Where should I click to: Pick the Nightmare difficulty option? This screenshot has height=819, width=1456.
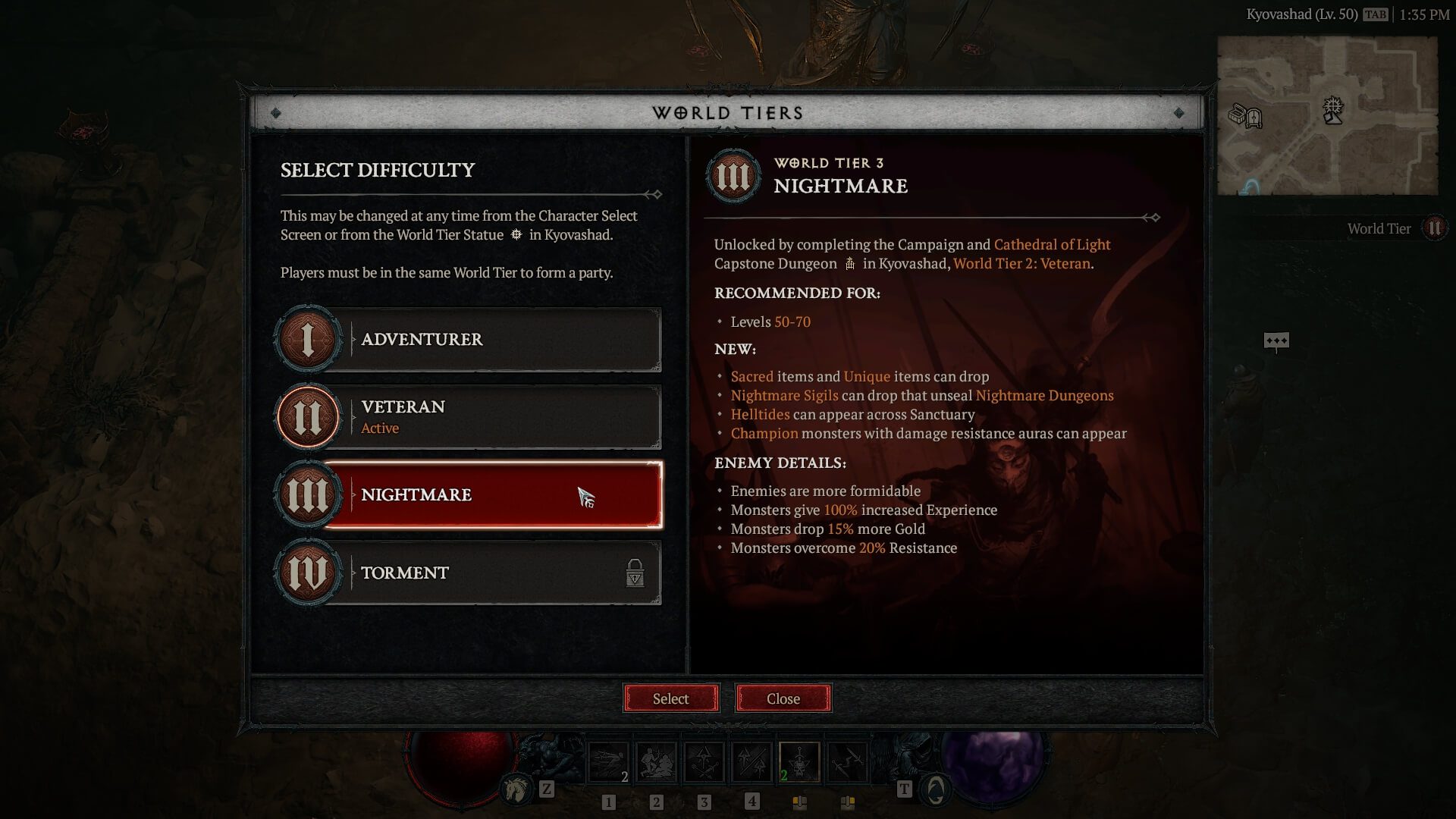pyautogui.click(x=493, y=494)
